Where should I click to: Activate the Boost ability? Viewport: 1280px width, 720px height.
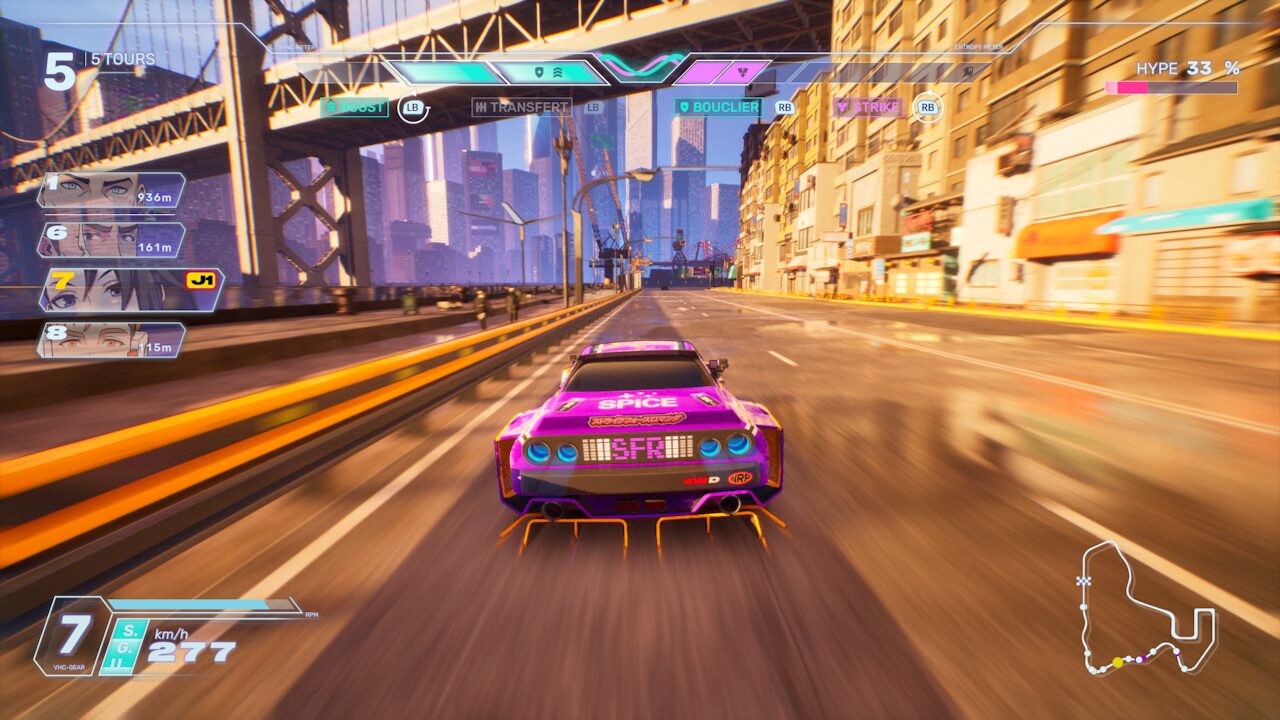point(354,107)
